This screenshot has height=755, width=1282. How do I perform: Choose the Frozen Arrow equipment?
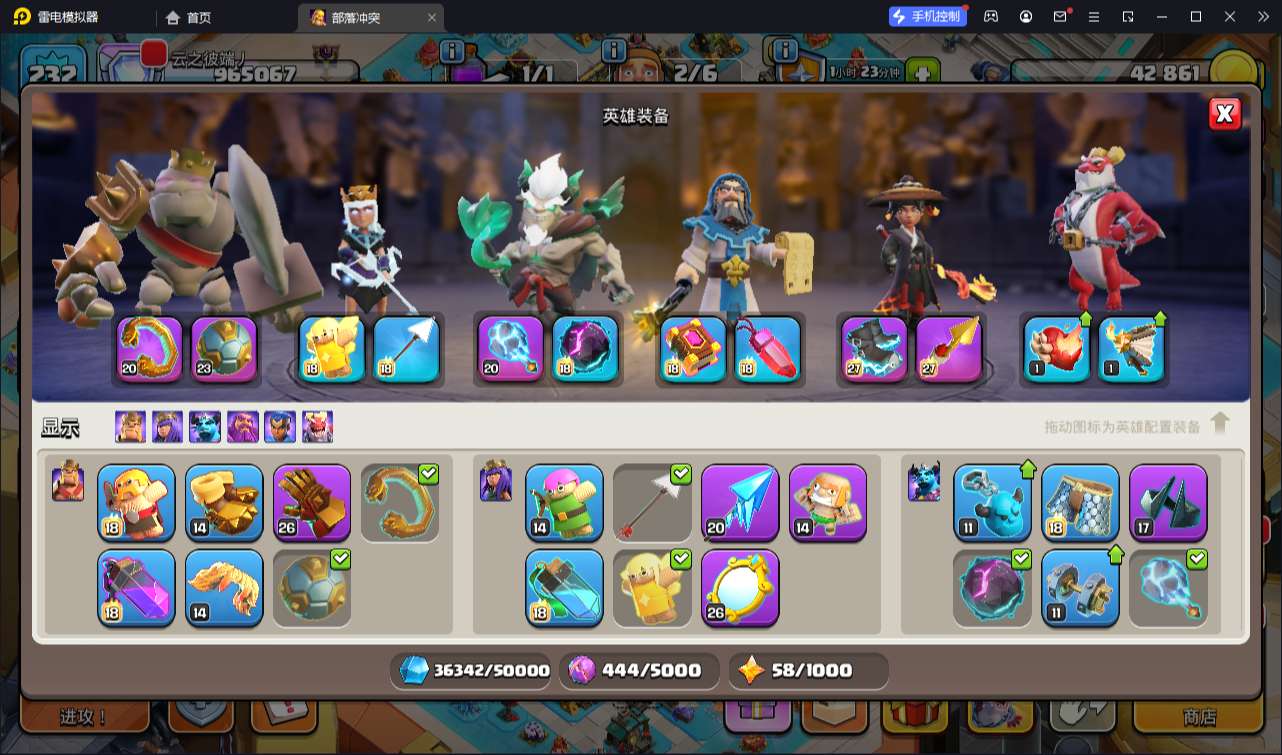tap(740, 502)
